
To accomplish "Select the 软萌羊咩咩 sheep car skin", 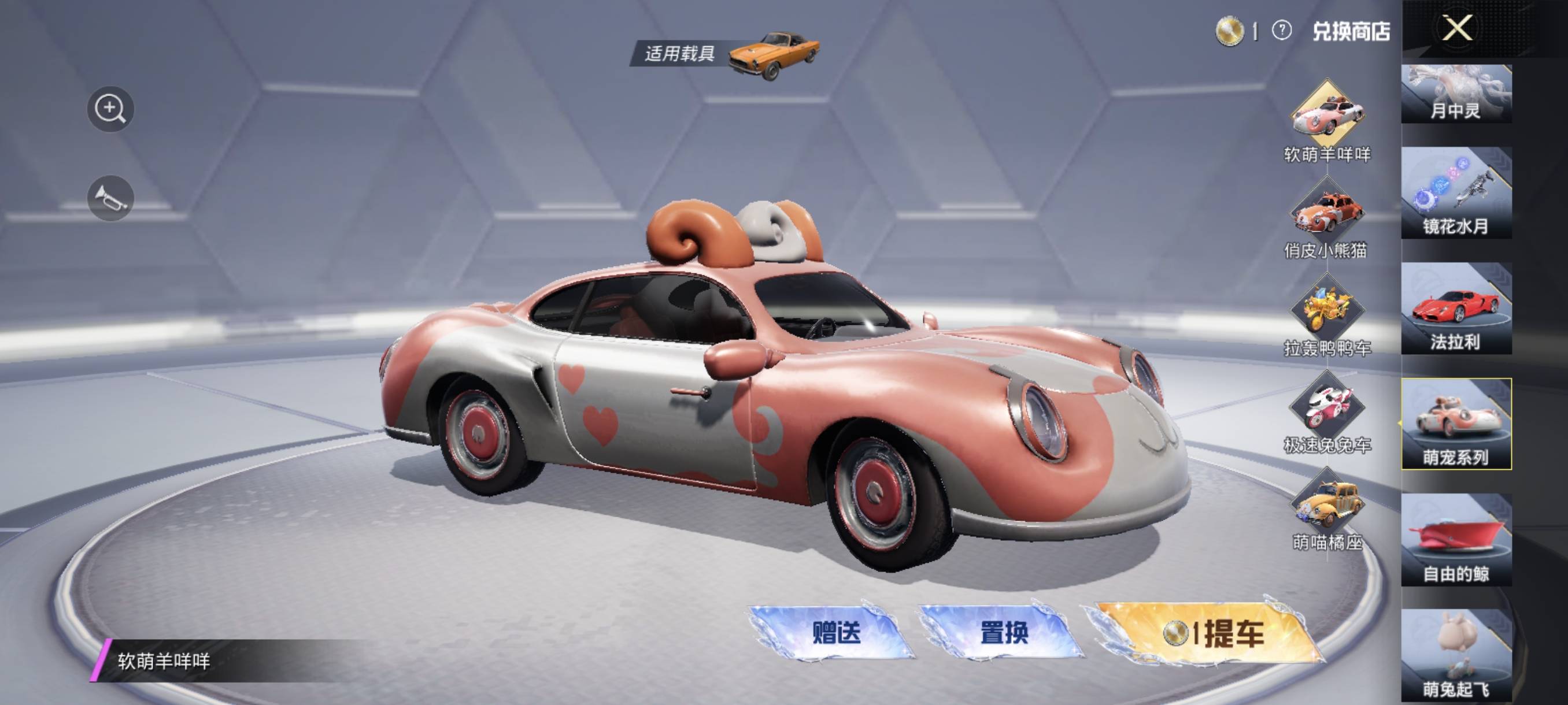I will coord(1327,117).
